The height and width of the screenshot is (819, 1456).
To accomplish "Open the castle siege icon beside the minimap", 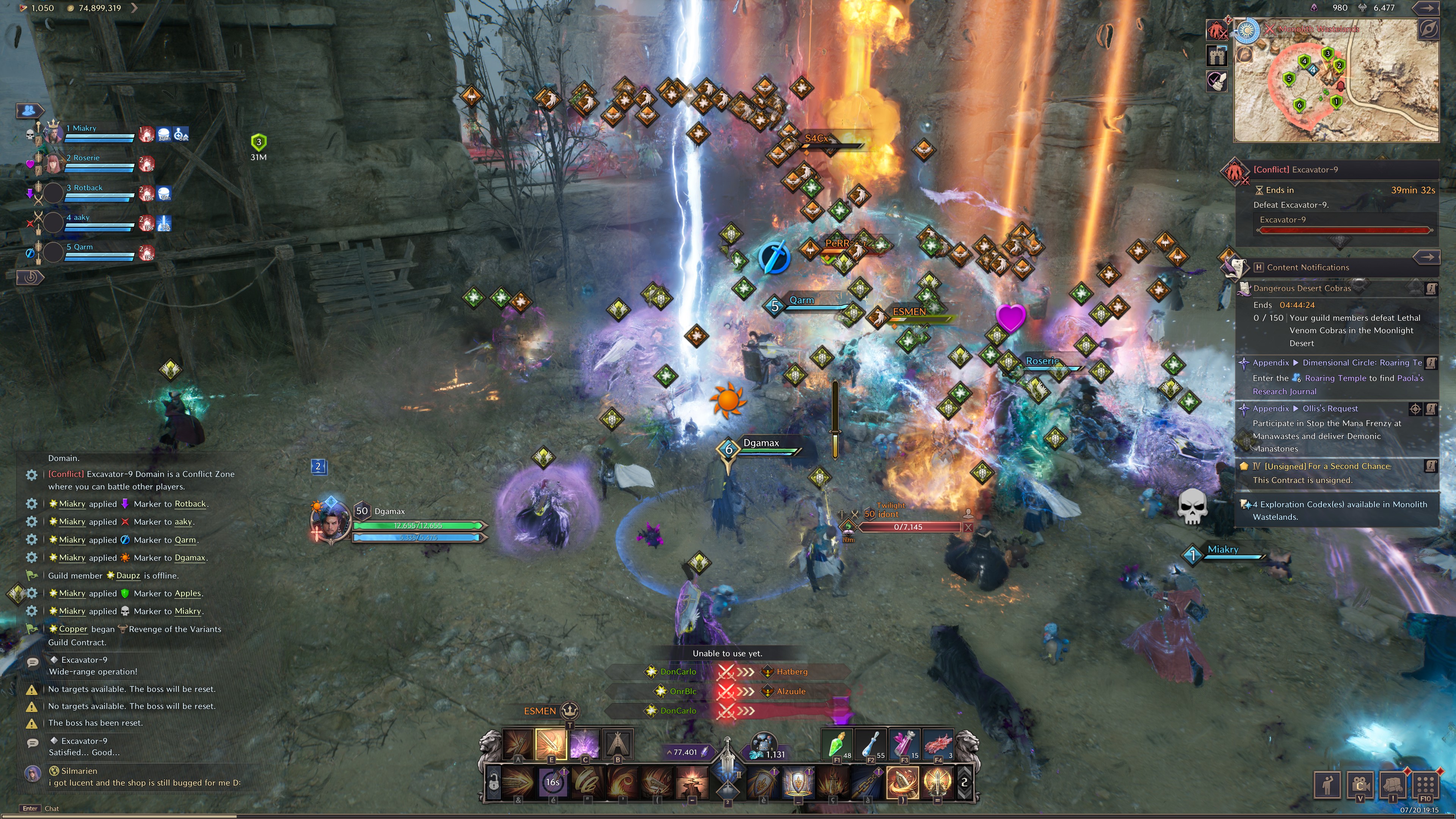I will click(x=1217, y=55).
